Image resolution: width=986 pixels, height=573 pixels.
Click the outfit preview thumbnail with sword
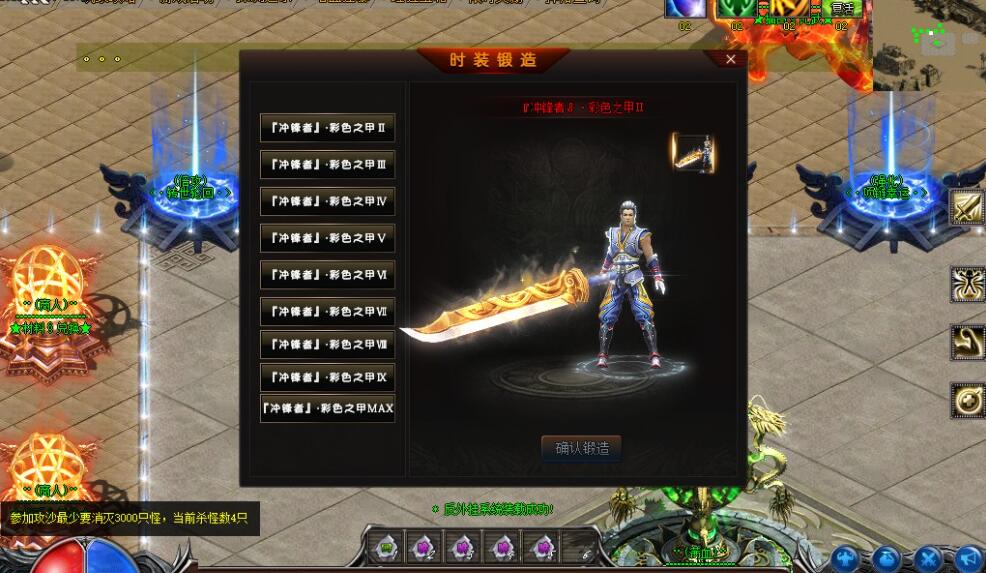tap(693, 153)
